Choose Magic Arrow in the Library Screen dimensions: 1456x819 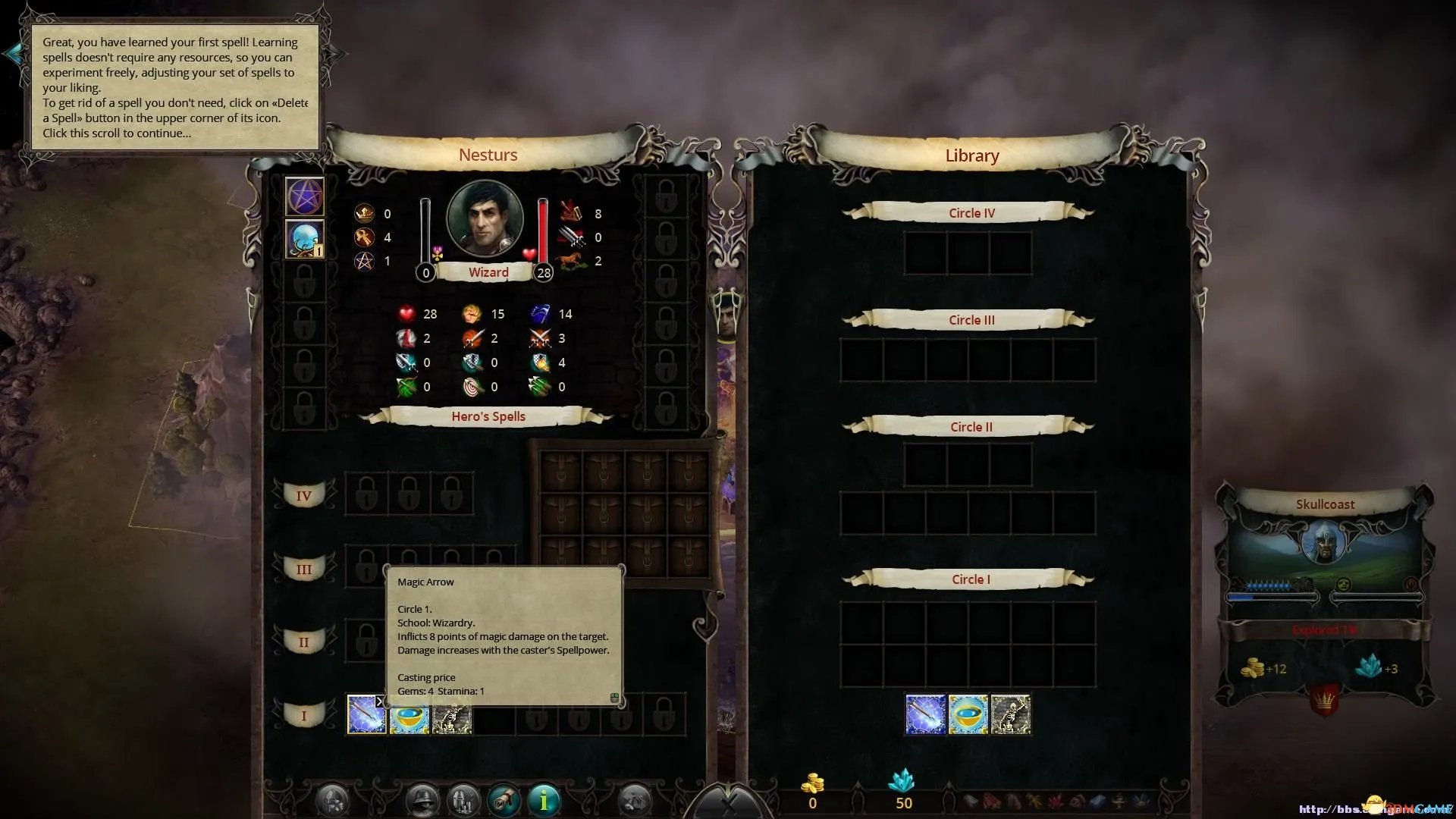(926, 715)
